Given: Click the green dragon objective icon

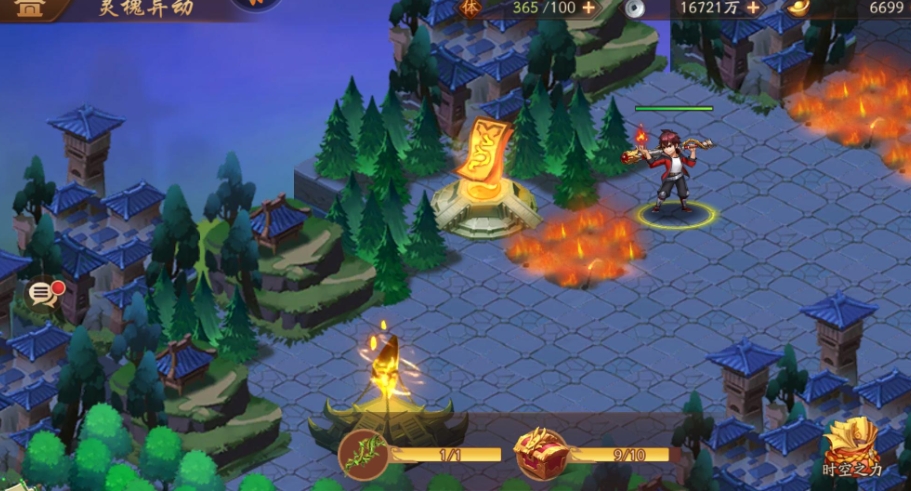Looking at the screenshot, I should [x=363, y=455].
